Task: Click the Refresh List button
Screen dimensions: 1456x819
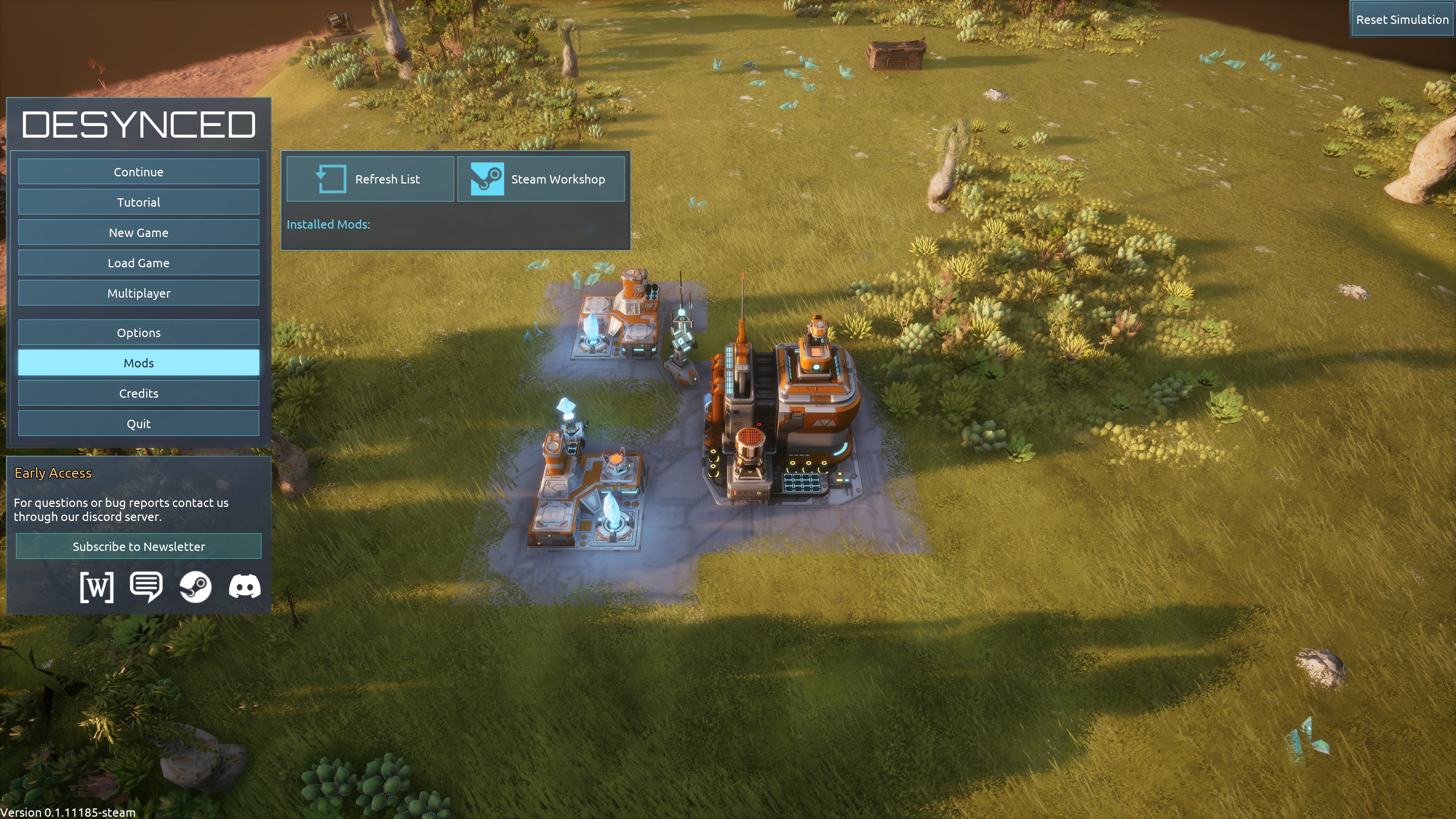Action: [x=370, y=179]
